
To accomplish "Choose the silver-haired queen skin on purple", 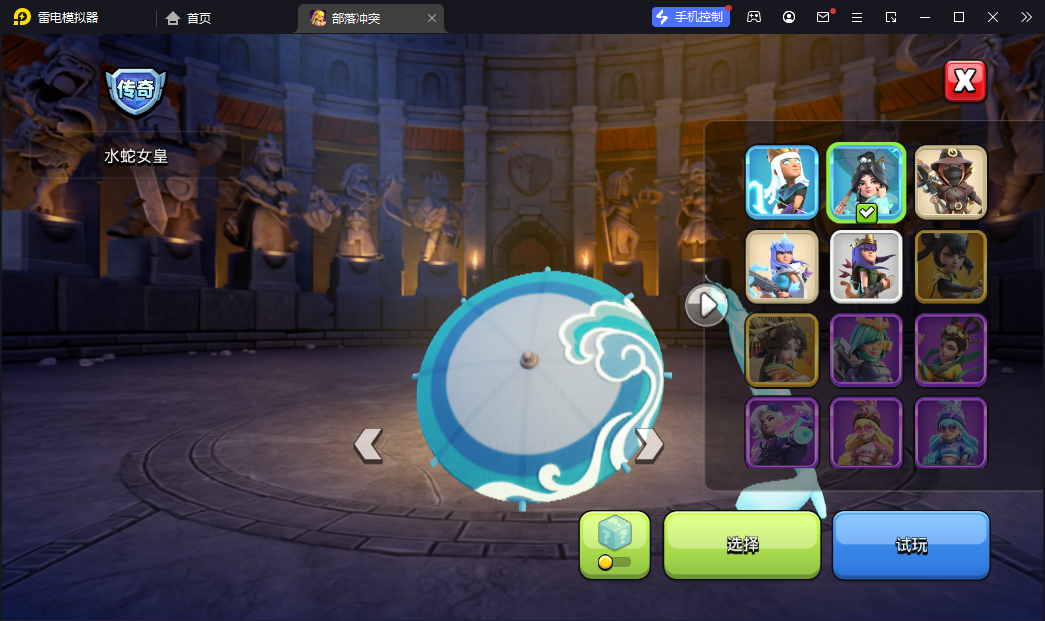I will pyautogui.click(x=781, y=433).
